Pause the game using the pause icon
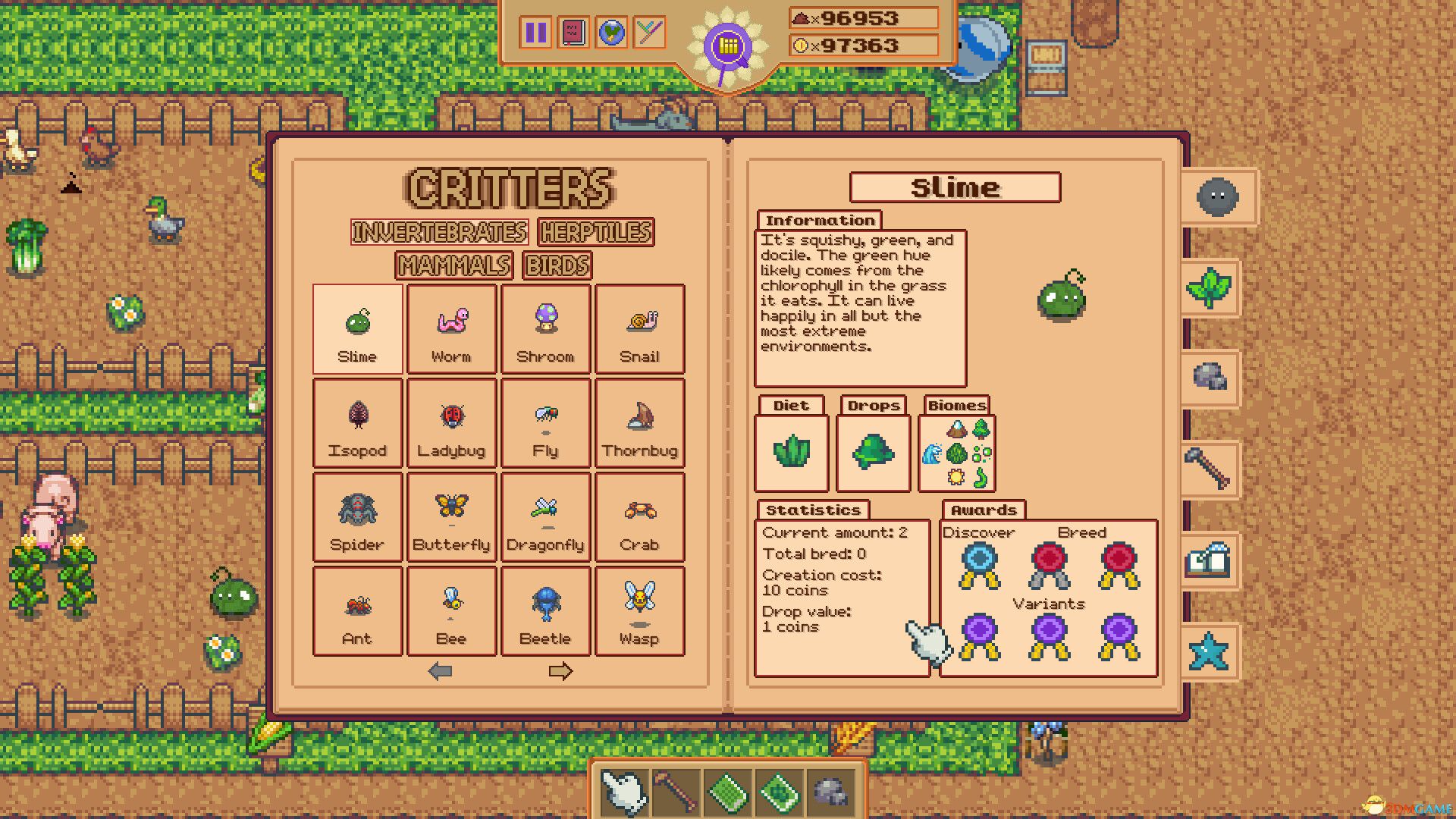Viewport: 1456px width, 819px height. pyautogui.click(x=535, y=33)
